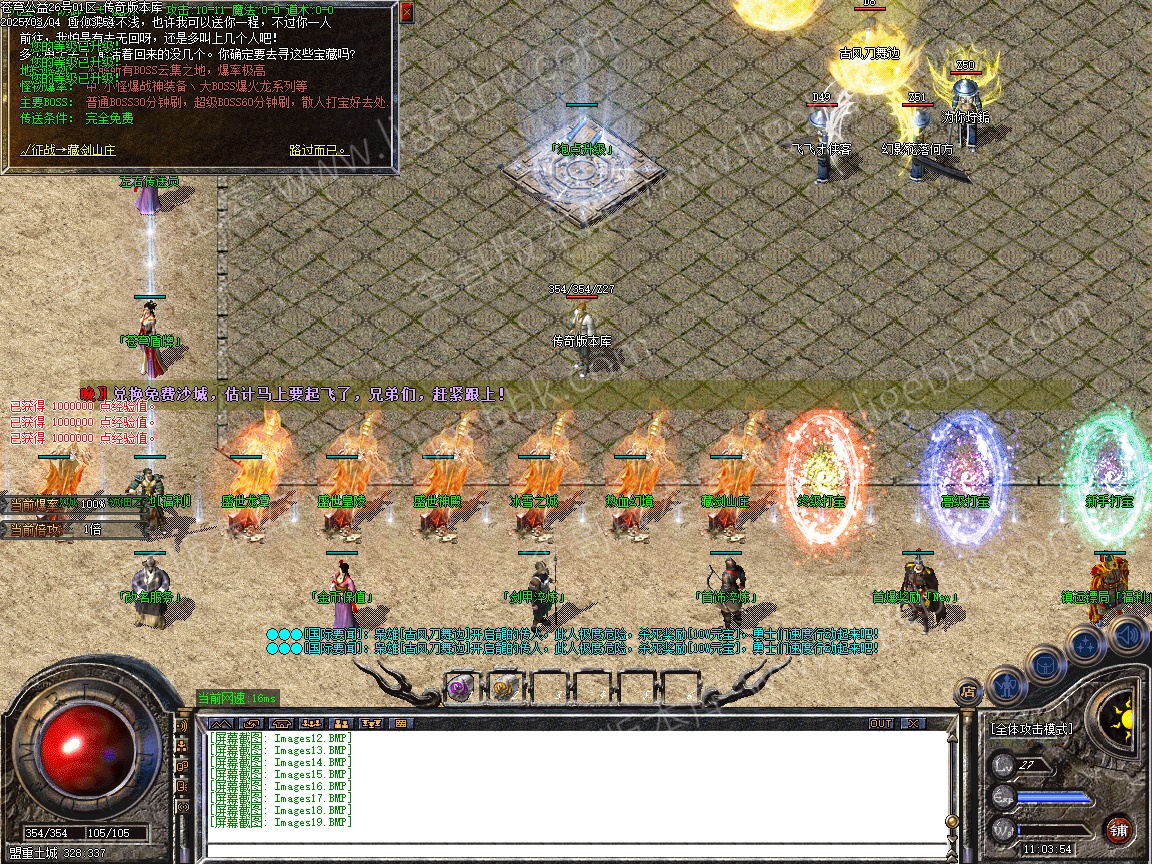The width and height of the screenshot is (1152, 864).
Task: Click the red 铺 stall button
Action: click(1118, 829)
